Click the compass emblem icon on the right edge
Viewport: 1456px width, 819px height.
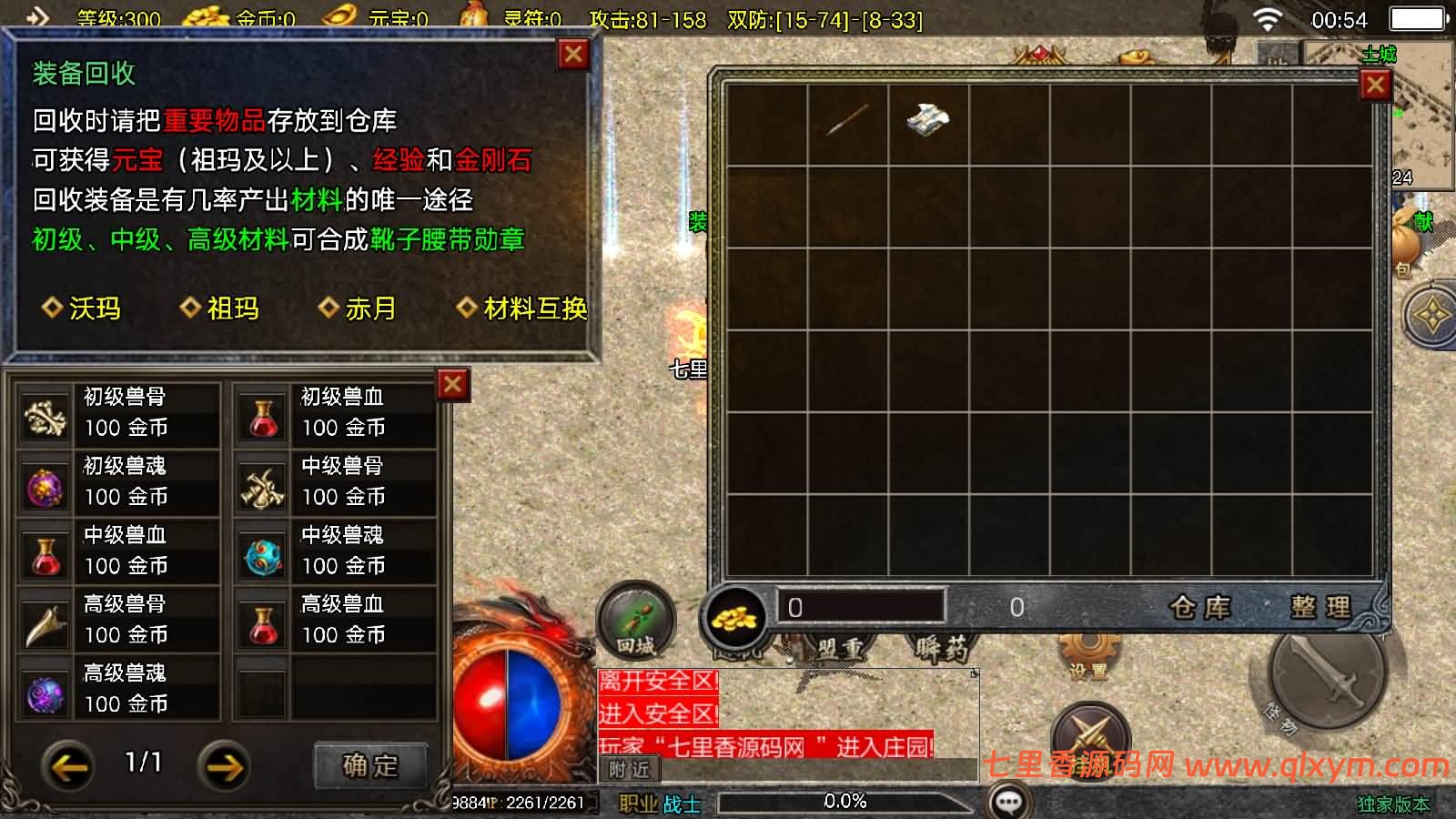coord(1431,315)
